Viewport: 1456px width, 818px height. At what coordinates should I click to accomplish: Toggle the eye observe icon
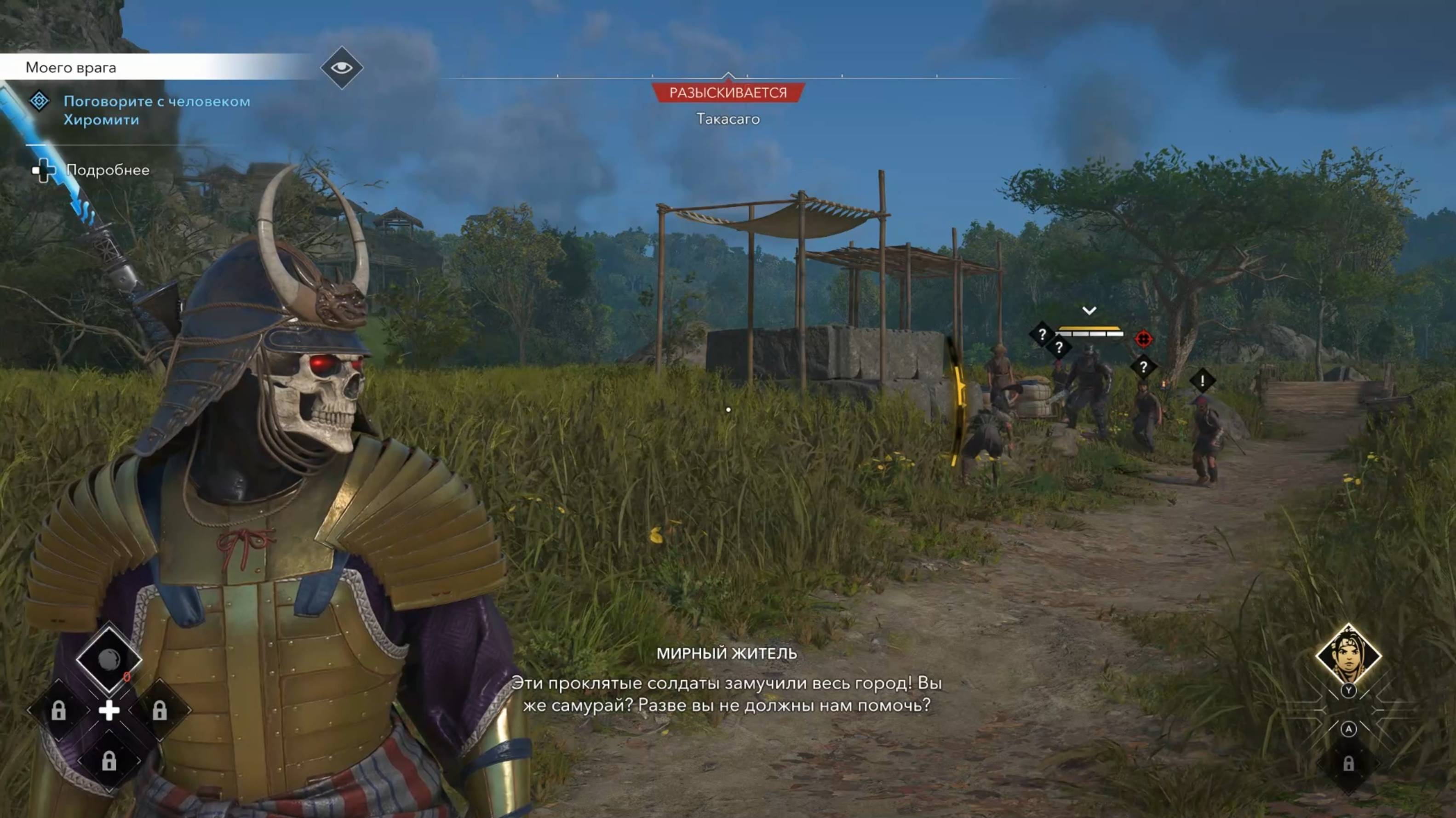(x=341, y=68)
